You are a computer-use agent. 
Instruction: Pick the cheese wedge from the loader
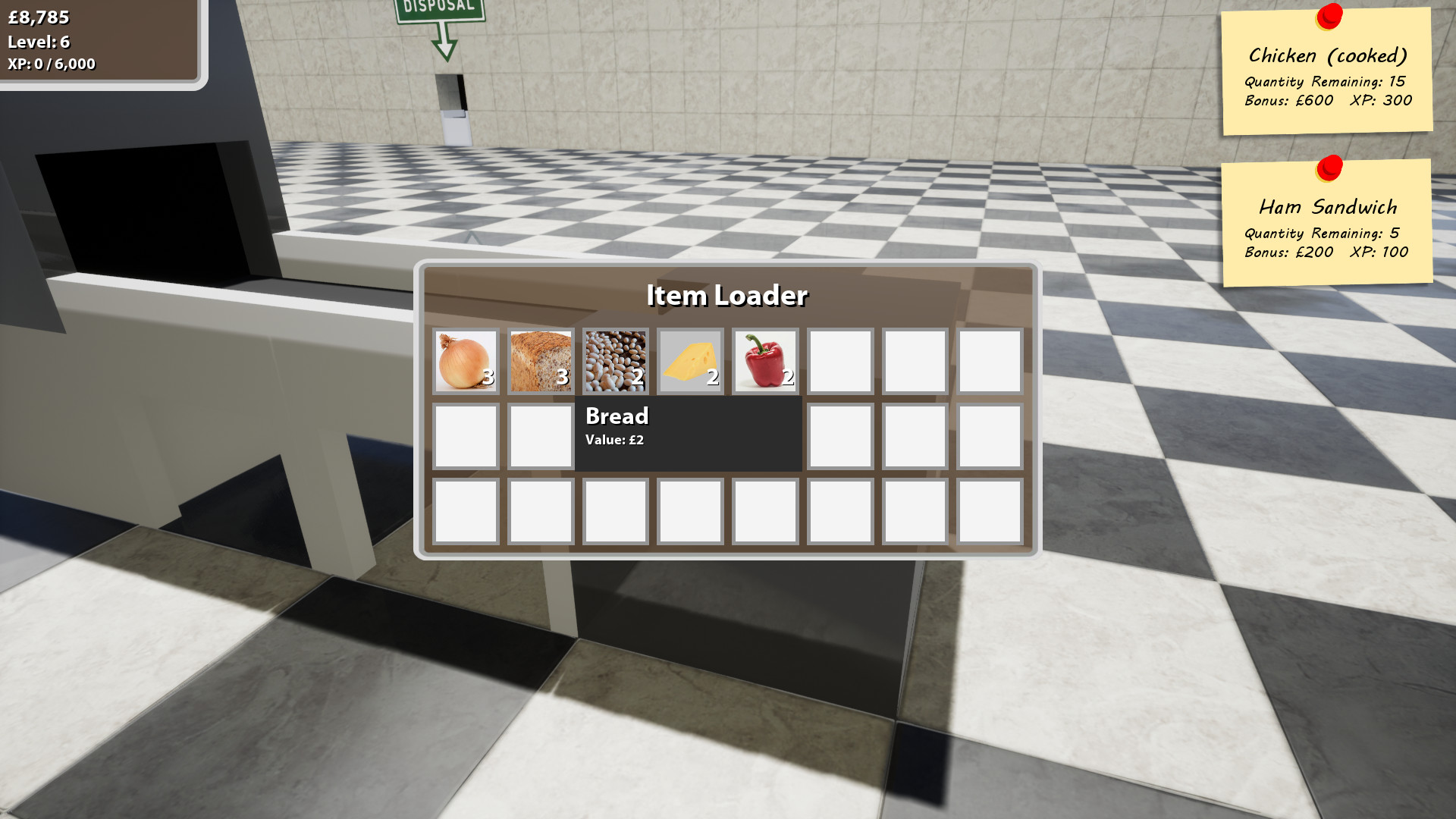(689, 360)
